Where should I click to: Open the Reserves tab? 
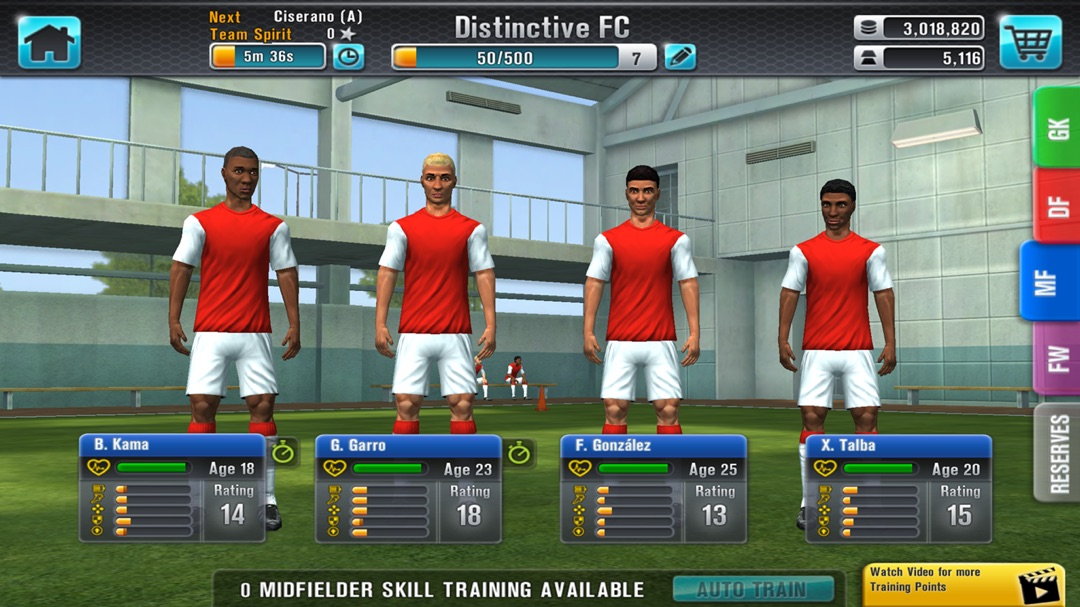pyautogui.click(x=1057, y=452)
